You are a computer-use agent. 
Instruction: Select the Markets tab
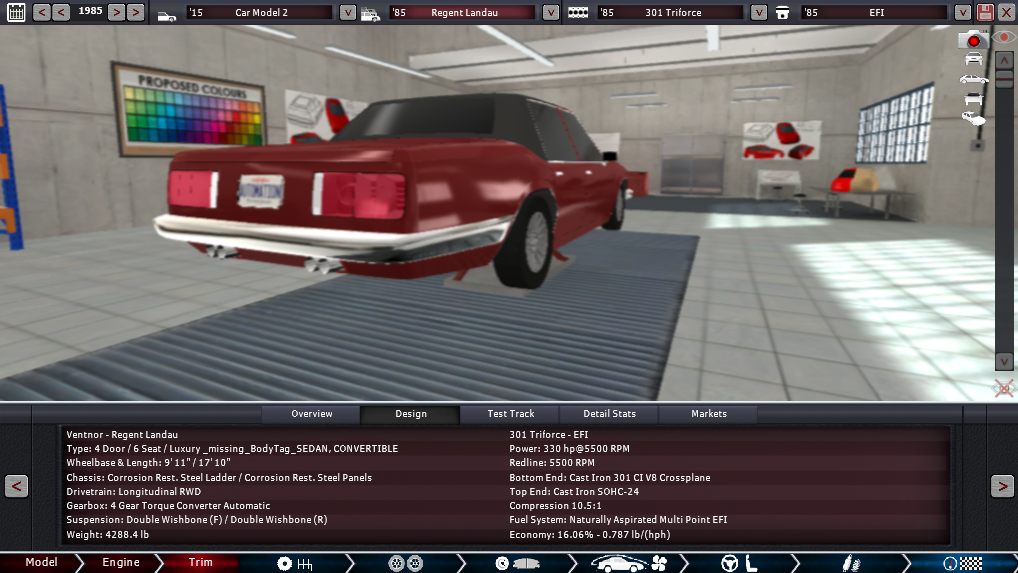pos(709,414)
